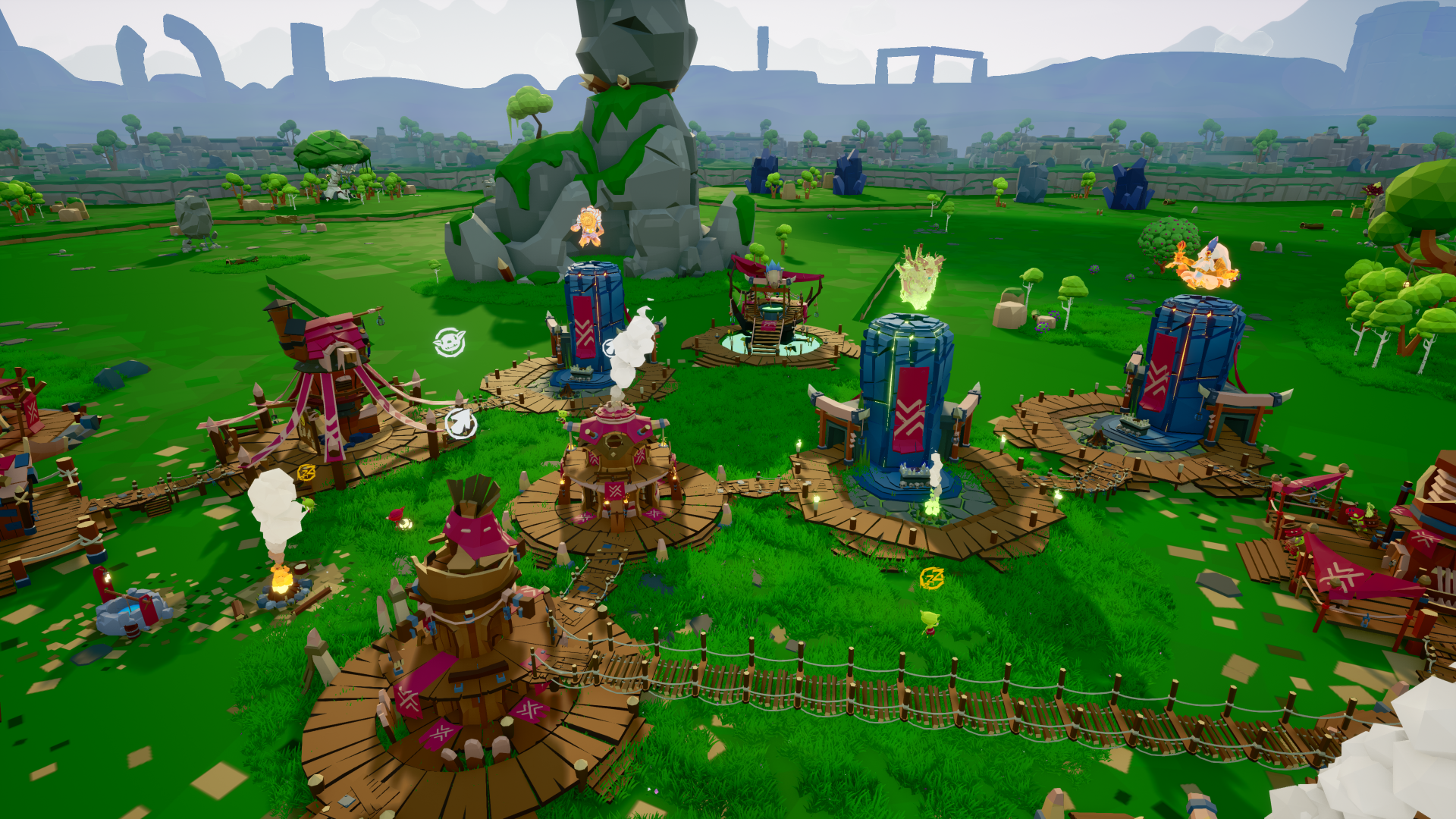This screenshot has height=819, width=1456.
Task: Click the yellow sleep icon above the idle goblin
Action: [x=931, y=579]
